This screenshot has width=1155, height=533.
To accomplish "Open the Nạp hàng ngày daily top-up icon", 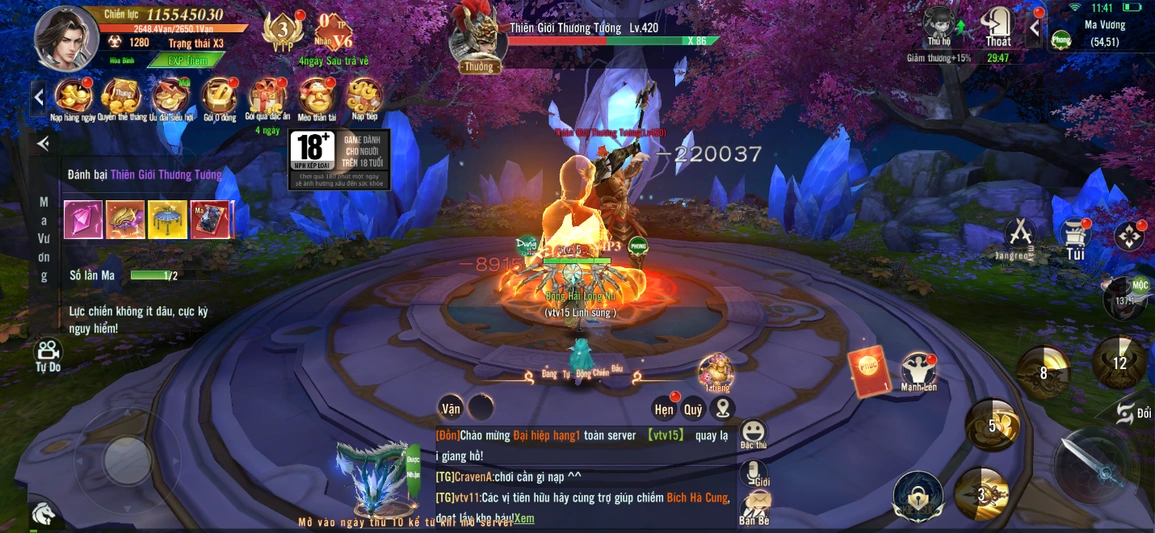I will click(73, 98).
